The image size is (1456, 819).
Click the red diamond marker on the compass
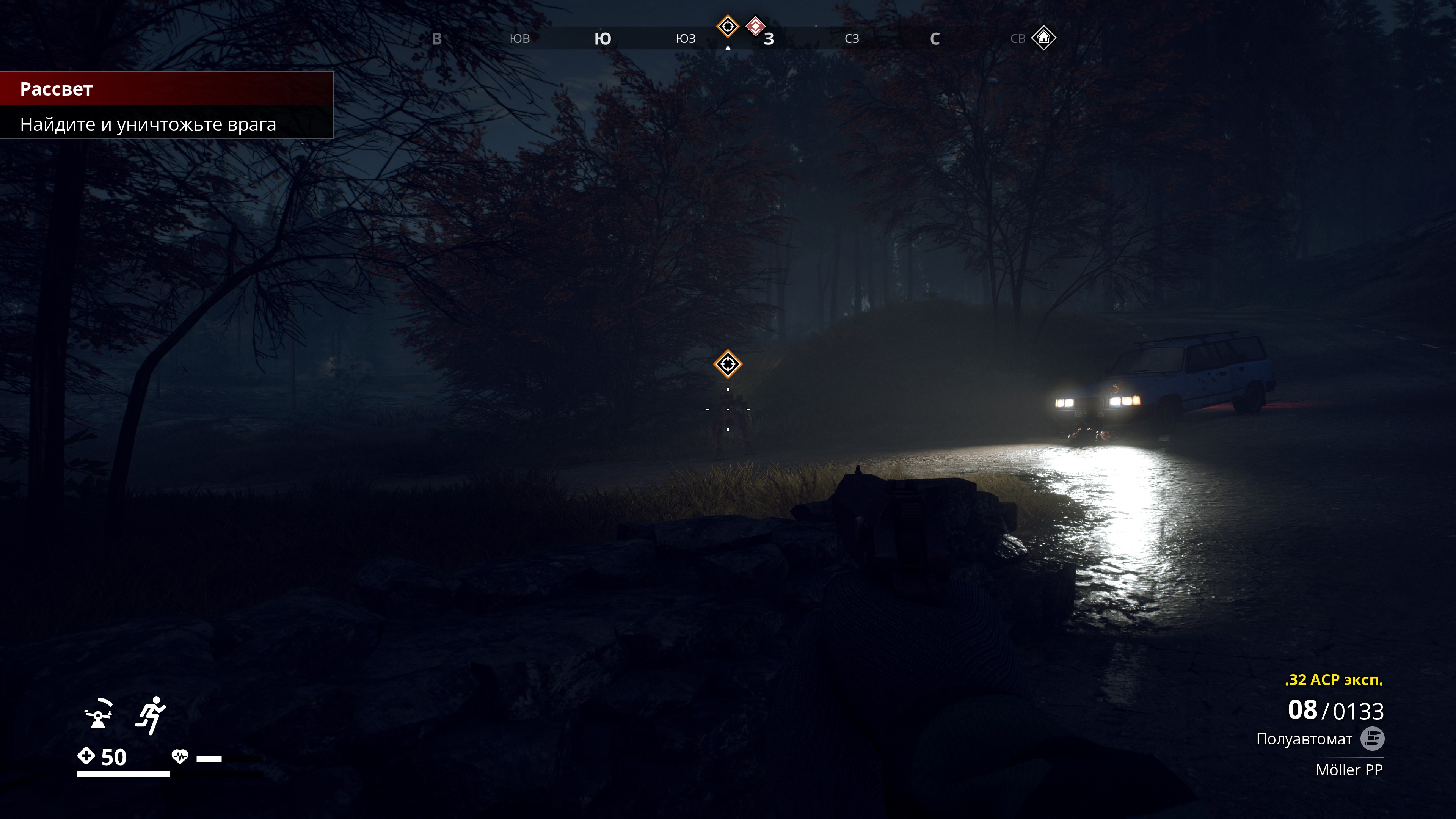pyautogui.click(x=756, y=26)
